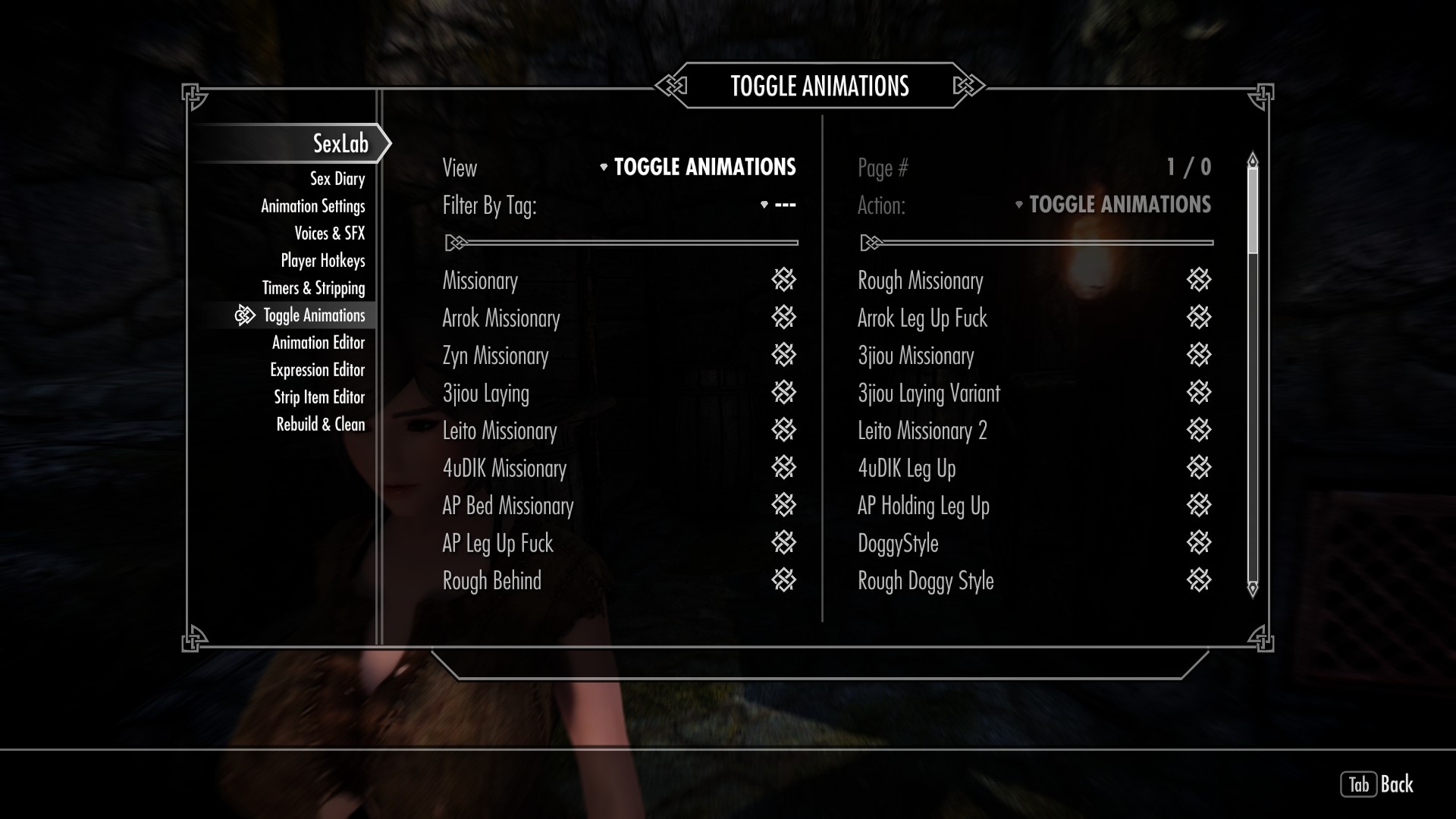This screenshot has height=819, width=1456.
Task: Open the Rebuild & Clean page
Action: pyautogui.click(x=320, y=425)
